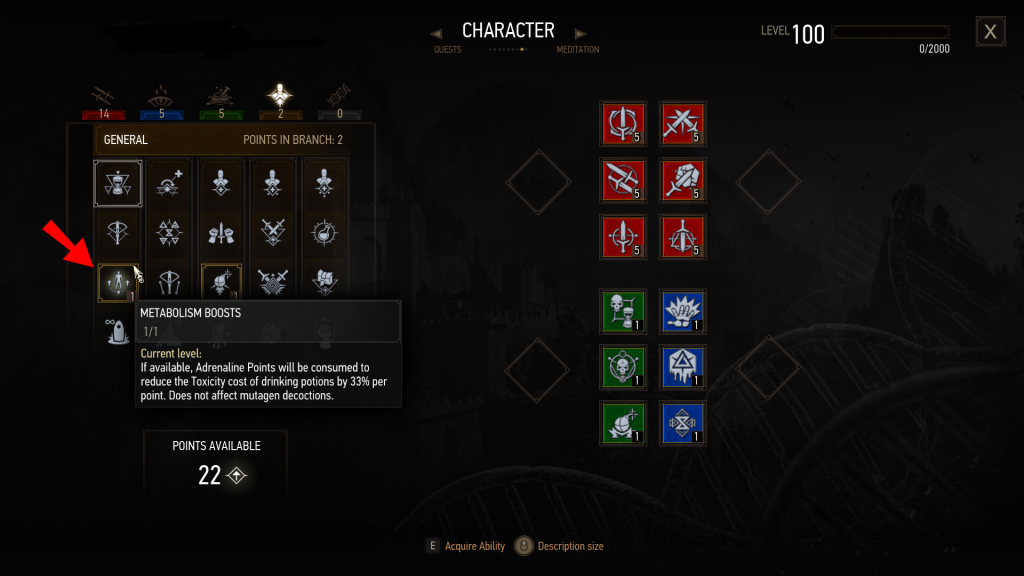1024x576 pixels.
Task: Select the treasure chest skill icon
Action: (x=325, y=281)
